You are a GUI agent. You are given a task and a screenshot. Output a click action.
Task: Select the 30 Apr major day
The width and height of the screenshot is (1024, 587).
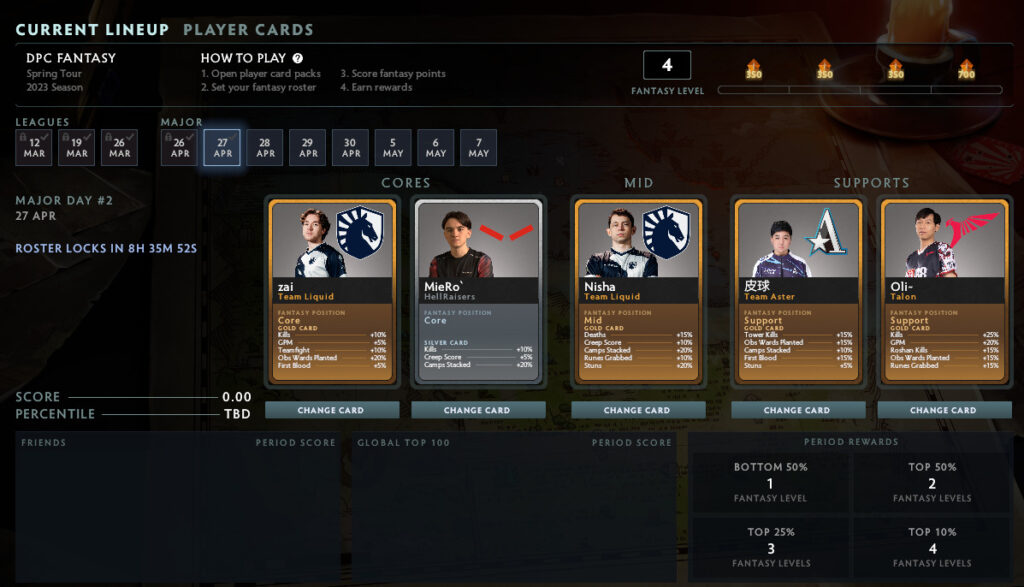[x=350, y=148]
